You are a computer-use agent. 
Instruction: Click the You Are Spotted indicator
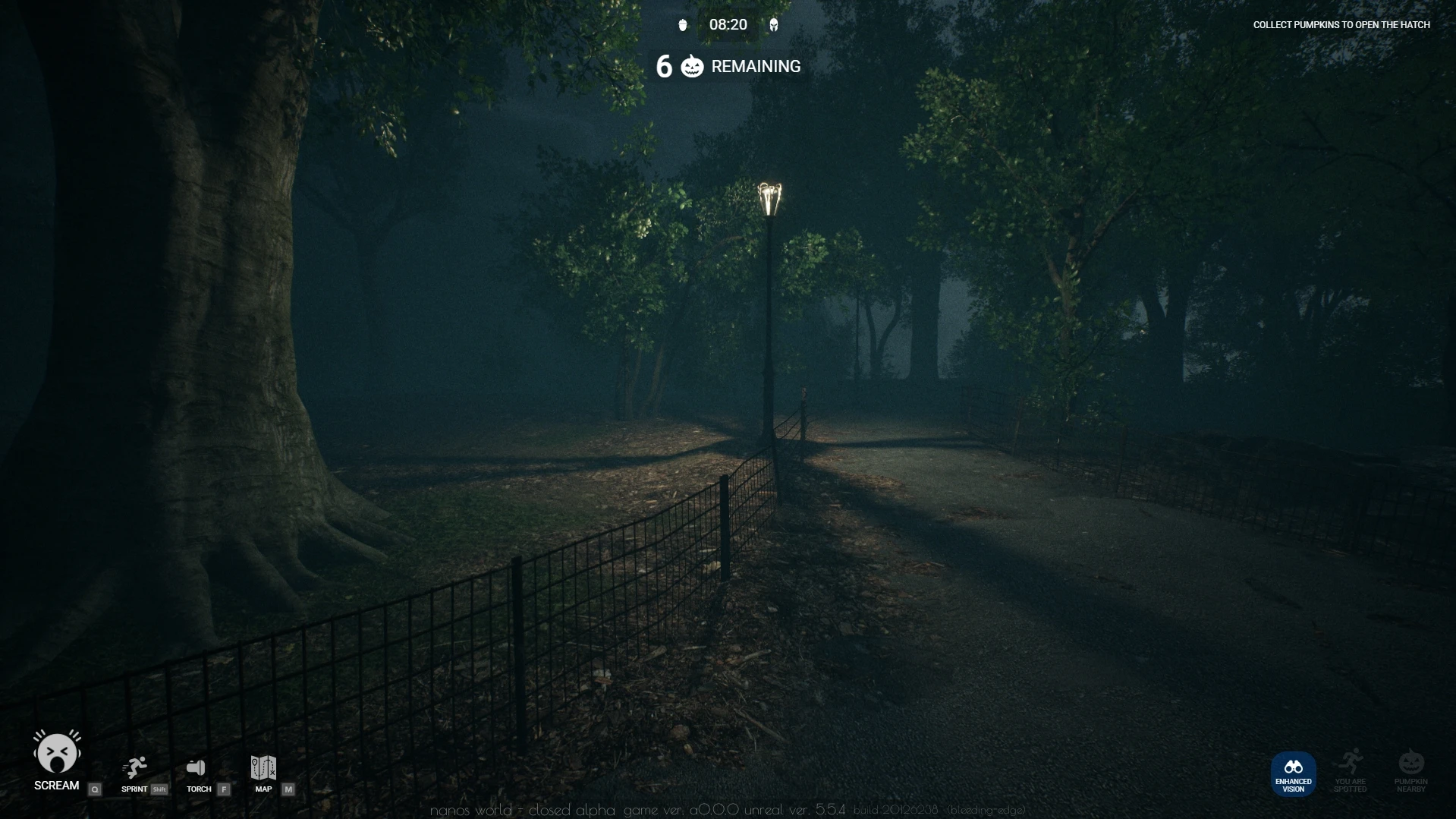(1351, 763)
